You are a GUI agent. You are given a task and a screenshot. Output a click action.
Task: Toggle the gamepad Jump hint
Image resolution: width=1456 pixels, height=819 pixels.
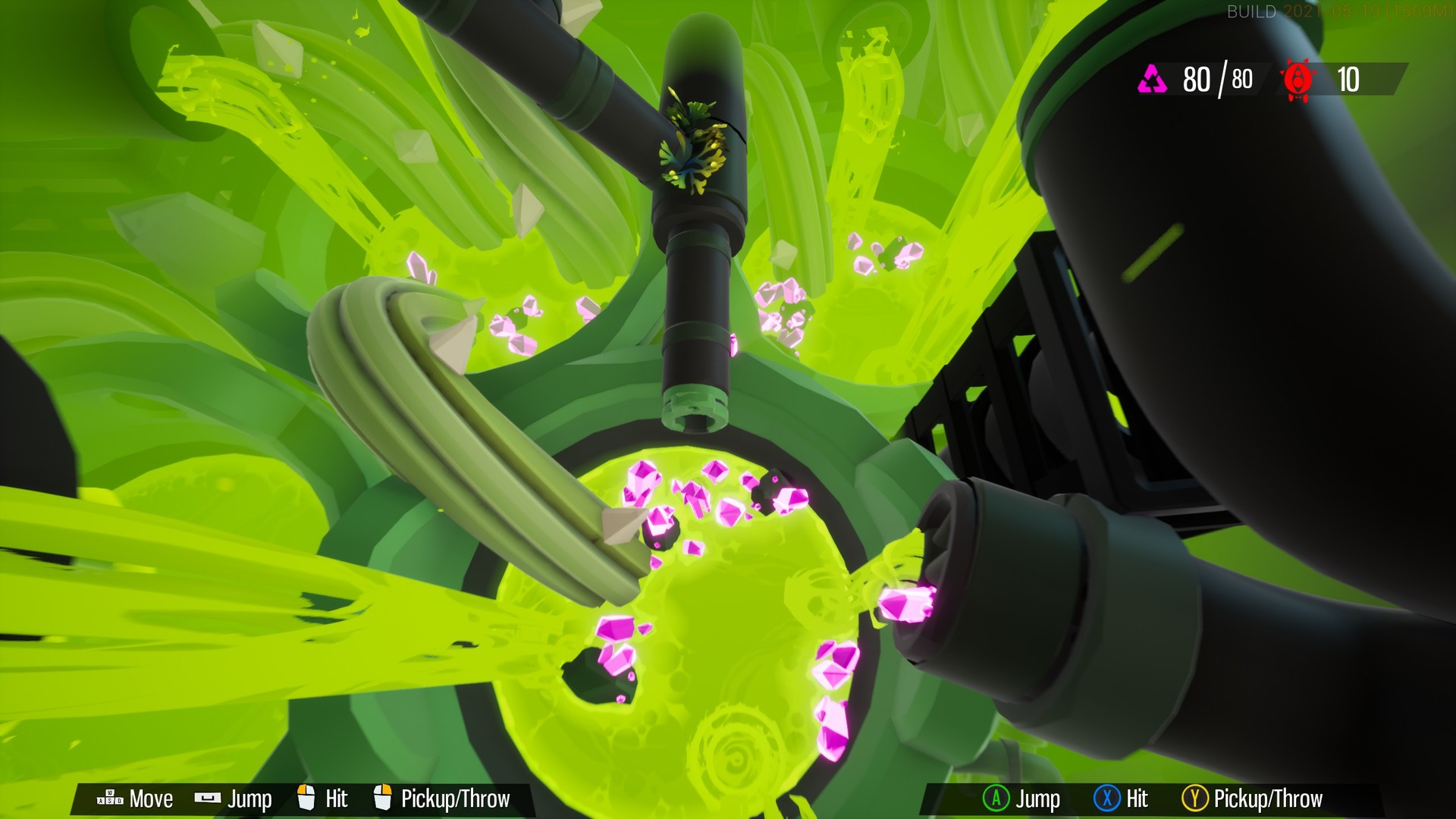(1020, 799)
